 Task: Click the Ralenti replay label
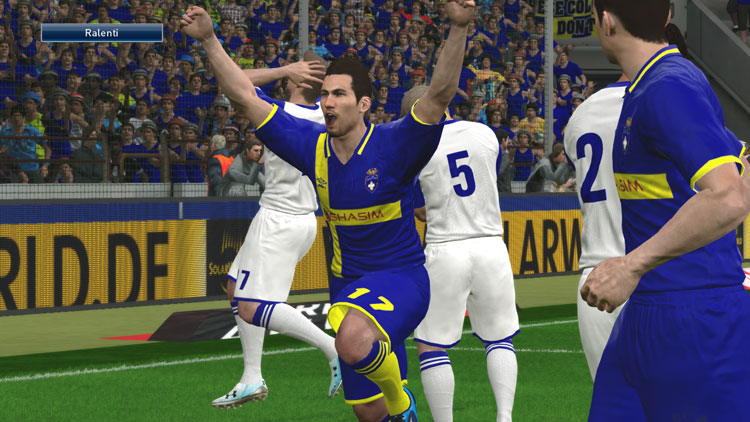[101, 32]
